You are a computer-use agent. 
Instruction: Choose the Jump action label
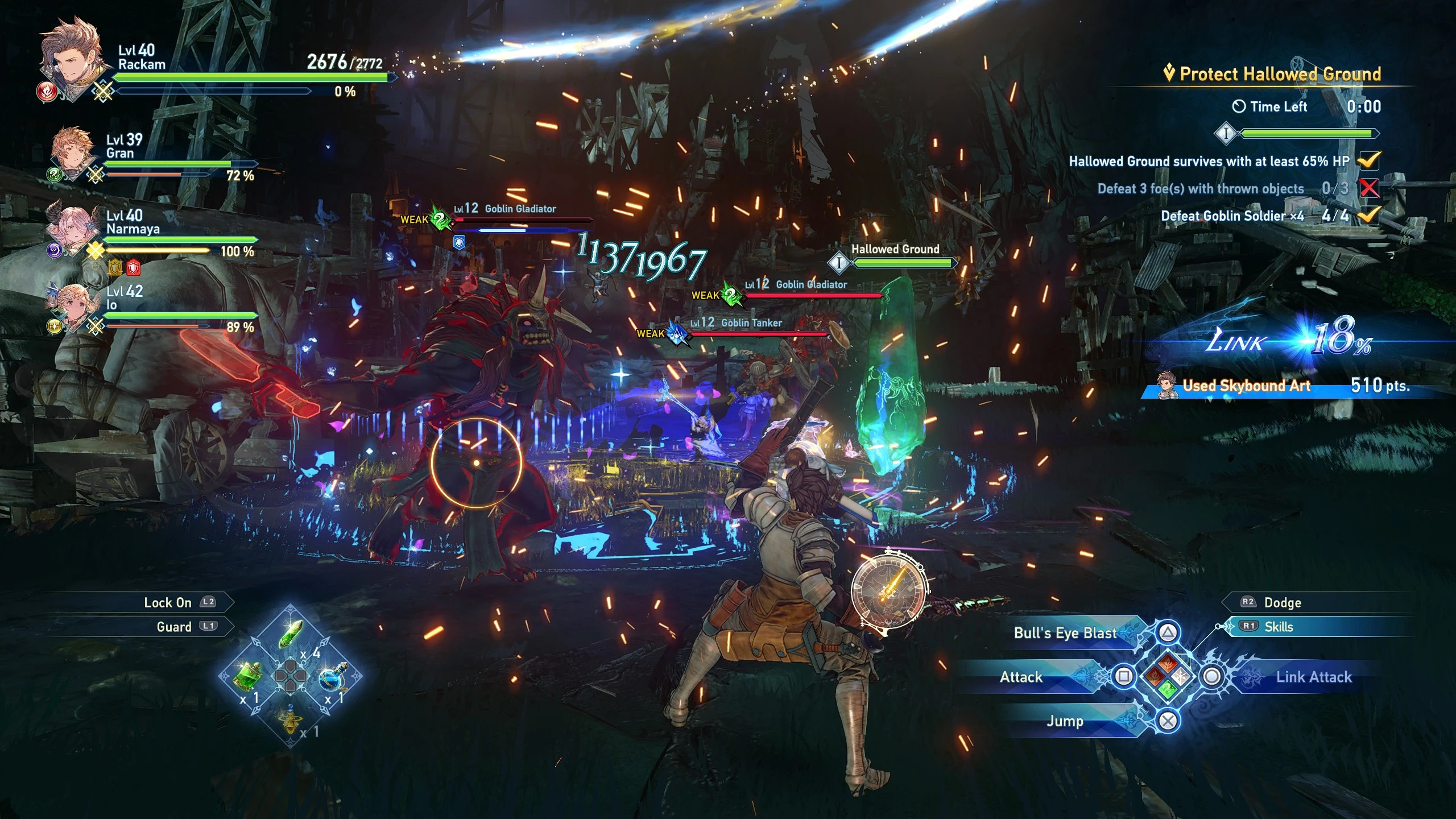tap(1065, 721)
